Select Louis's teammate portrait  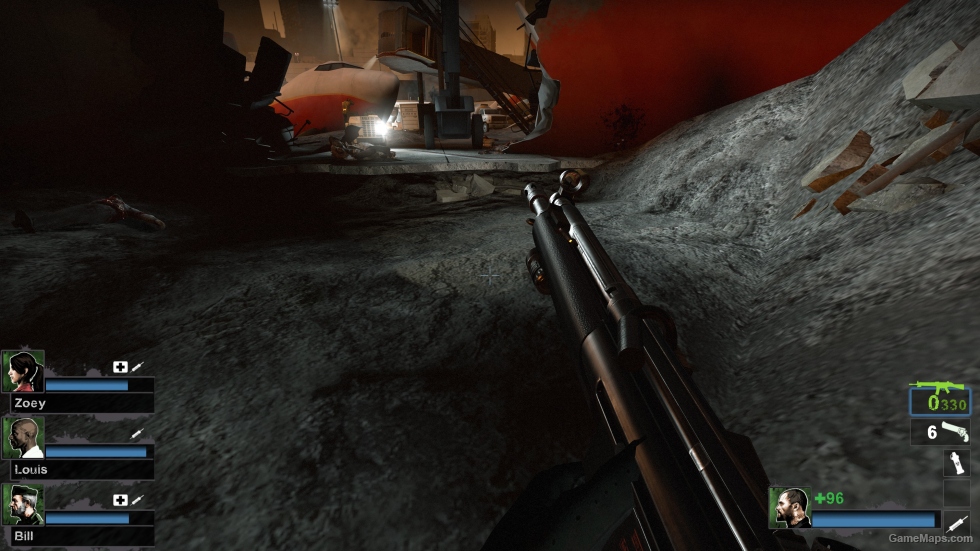point(22,437)
